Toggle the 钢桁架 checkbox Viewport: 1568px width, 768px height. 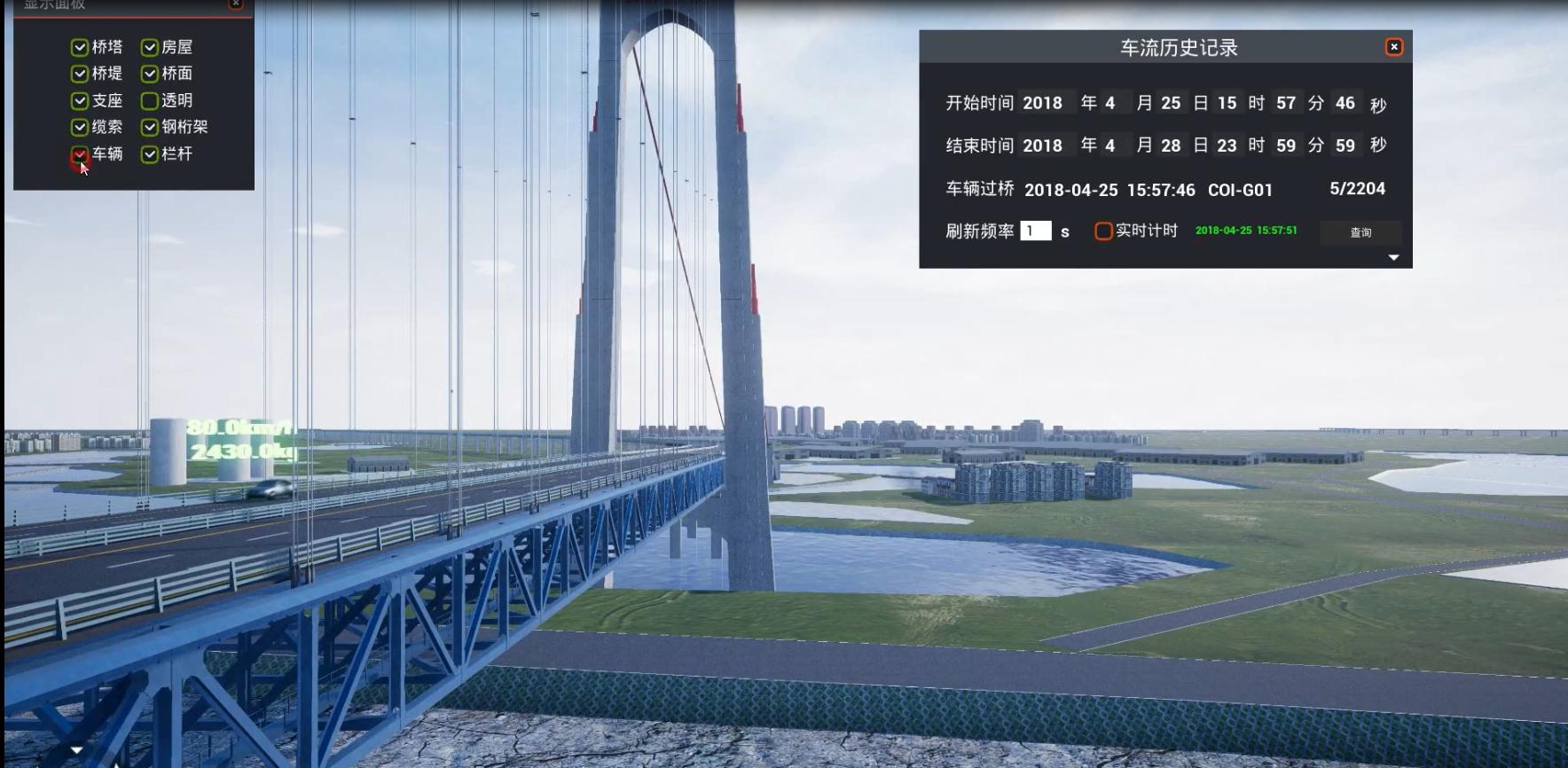pos(150,128)
